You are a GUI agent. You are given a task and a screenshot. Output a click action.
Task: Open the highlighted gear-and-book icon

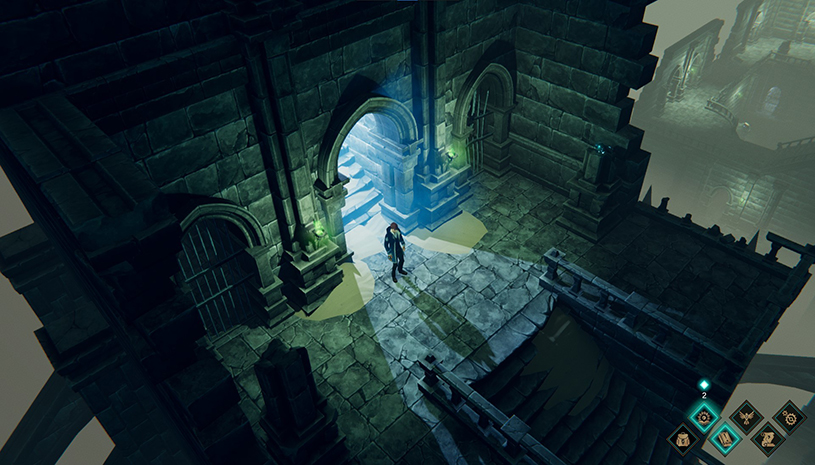click(704, 415)
